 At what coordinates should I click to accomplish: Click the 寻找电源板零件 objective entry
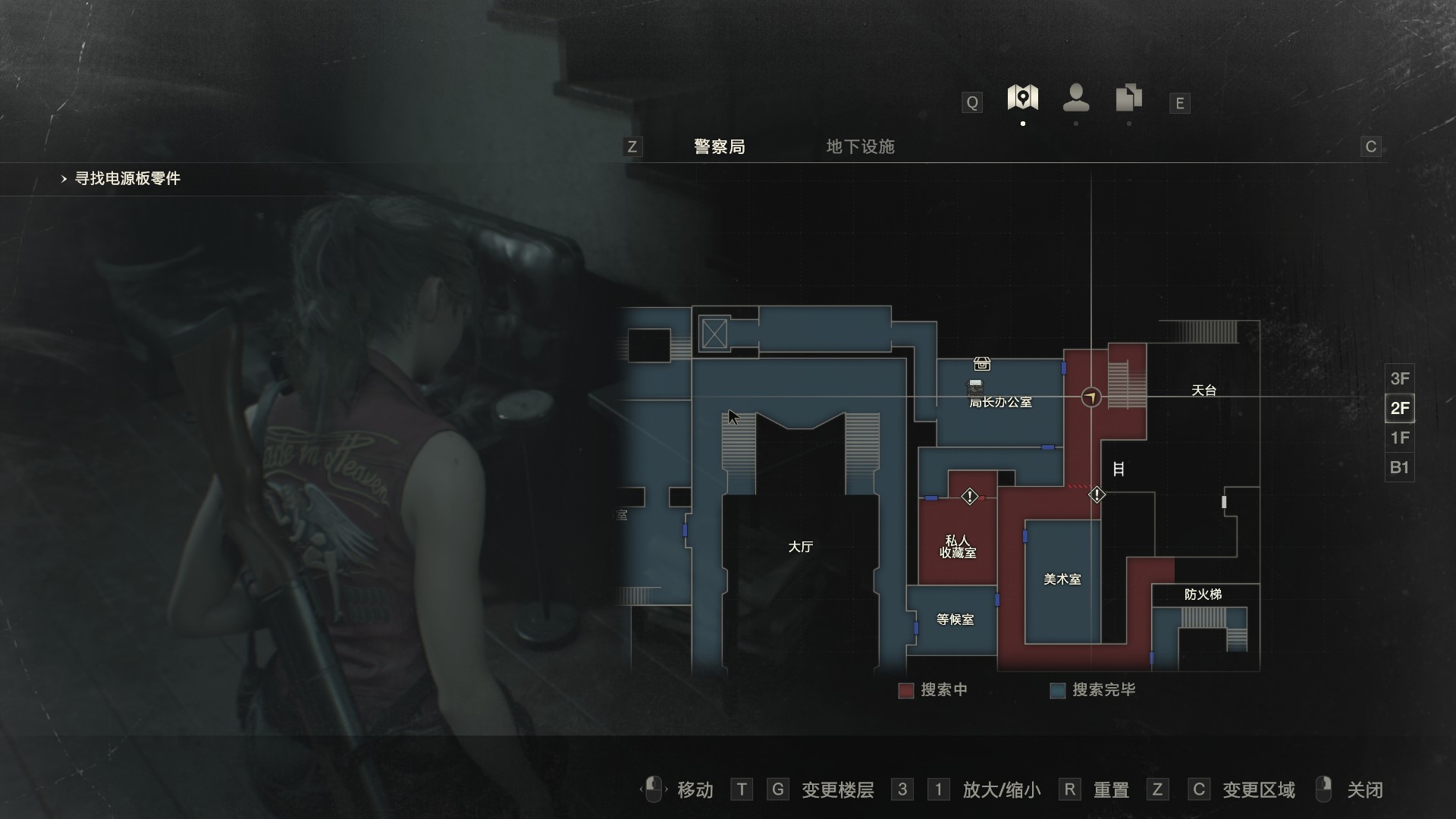[x=127, y=179]
